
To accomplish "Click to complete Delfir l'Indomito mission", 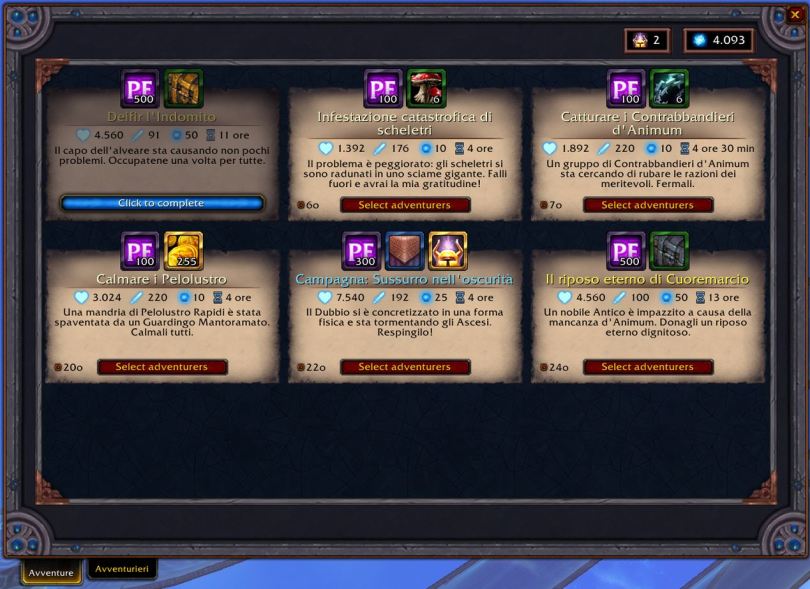I will pyautogui.click(x=162, y=203).
